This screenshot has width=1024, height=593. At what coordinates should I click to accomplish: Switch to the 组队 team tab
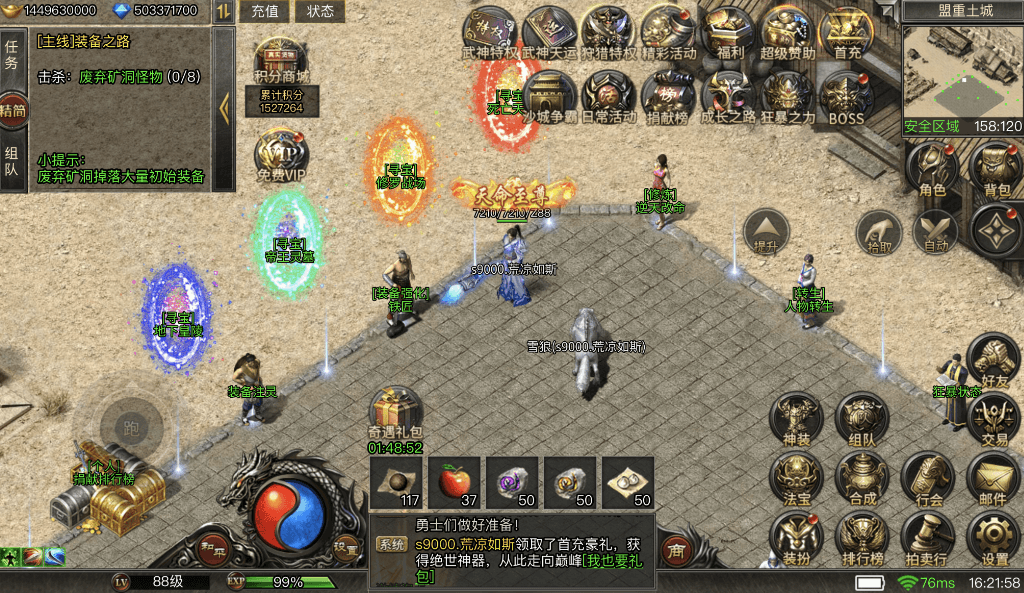tap(12, 163)
